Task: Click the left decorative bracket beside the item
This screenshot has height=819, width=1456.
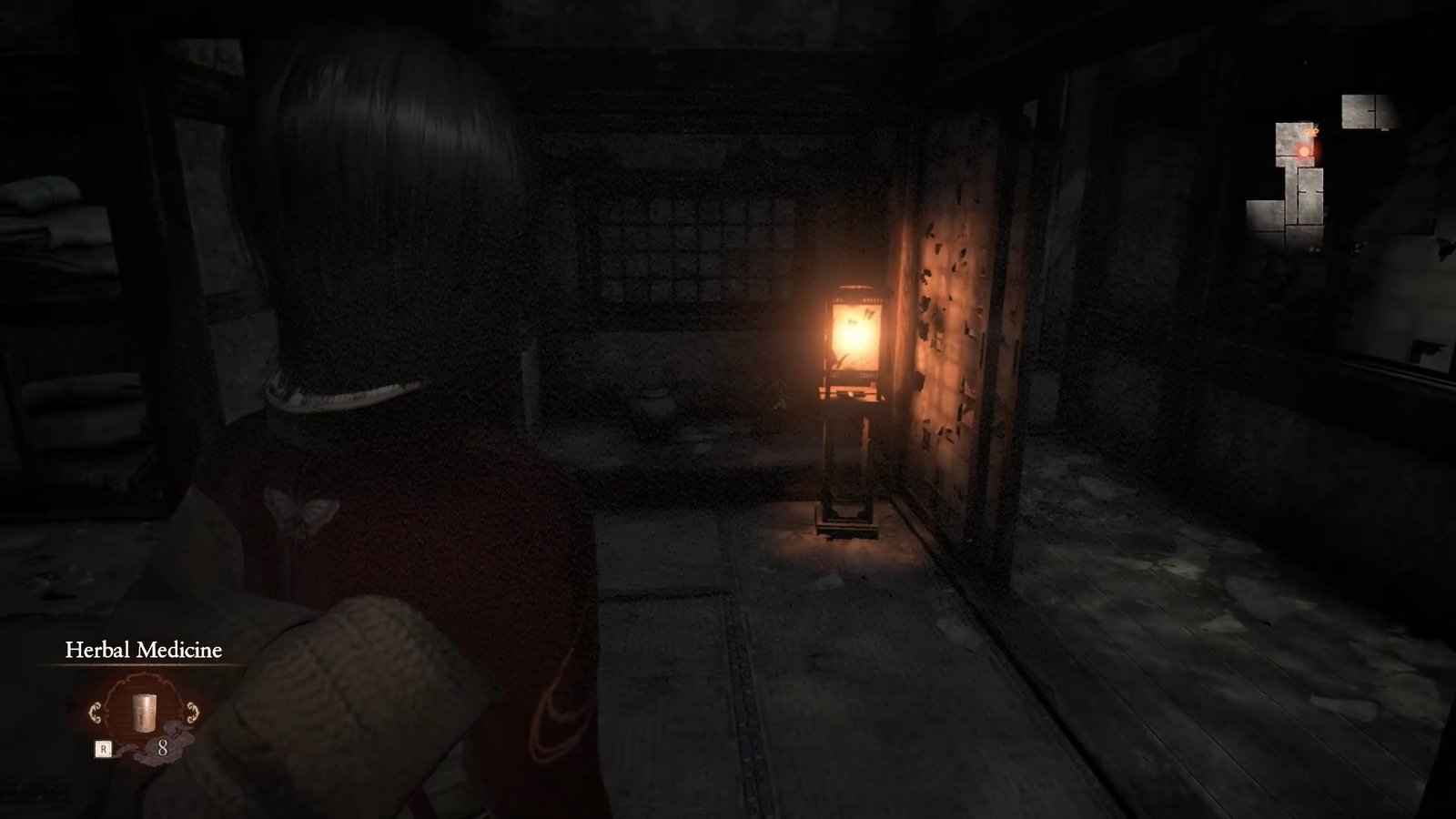Action: pos(96,713)
